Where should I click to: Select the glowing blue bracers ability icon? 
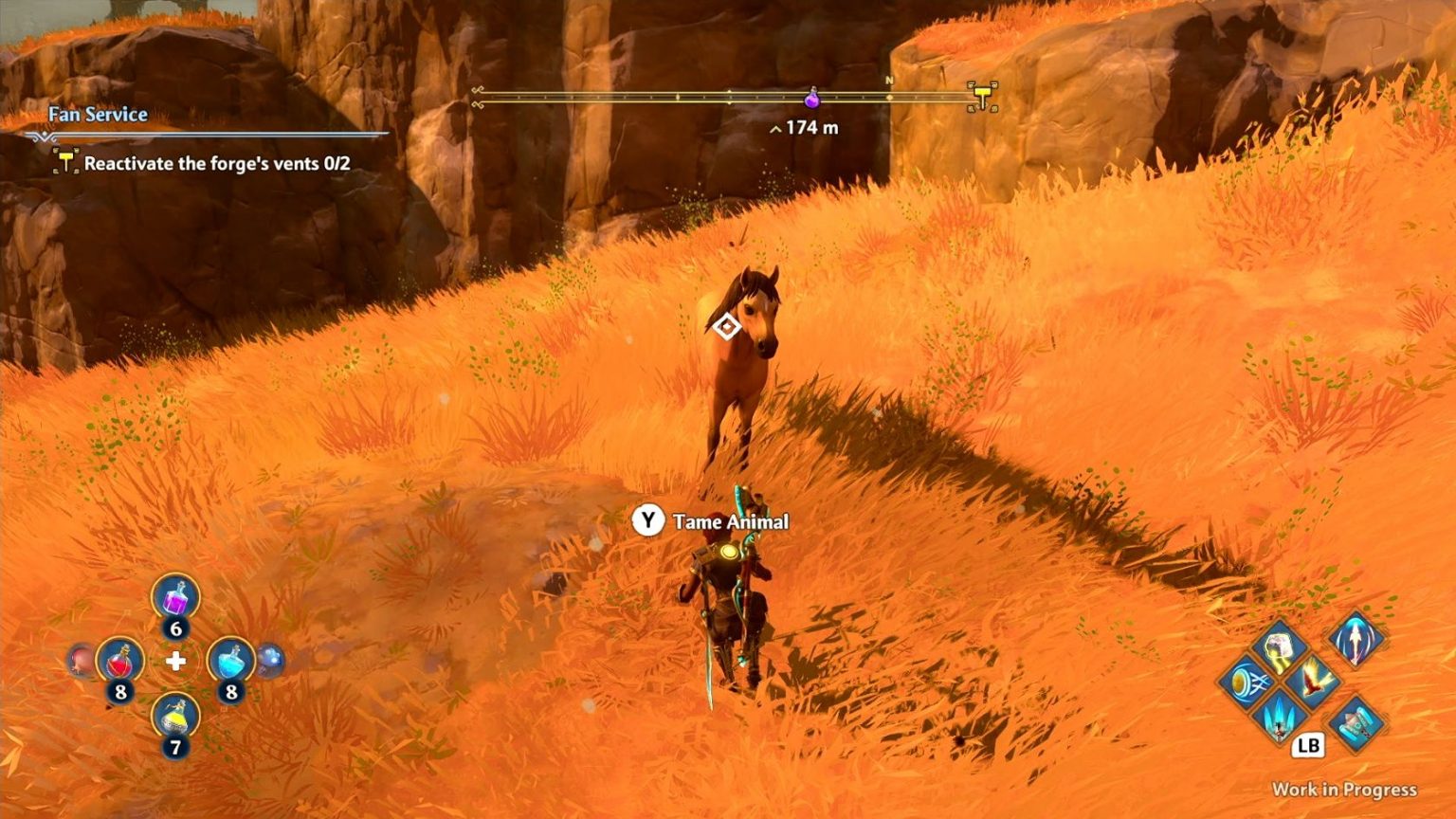point(1357,722)
